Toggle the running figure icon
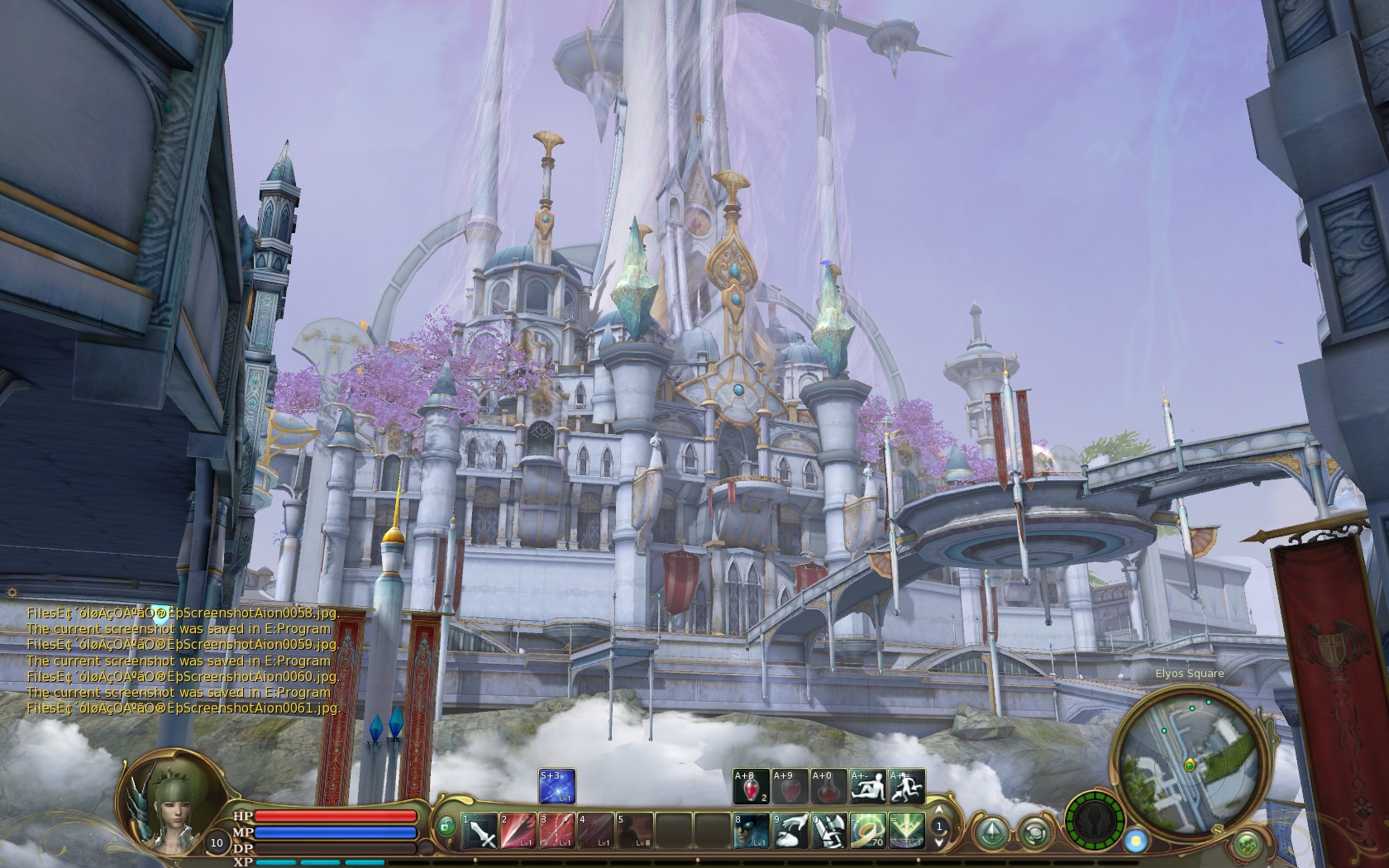 [x=907, y=786]
